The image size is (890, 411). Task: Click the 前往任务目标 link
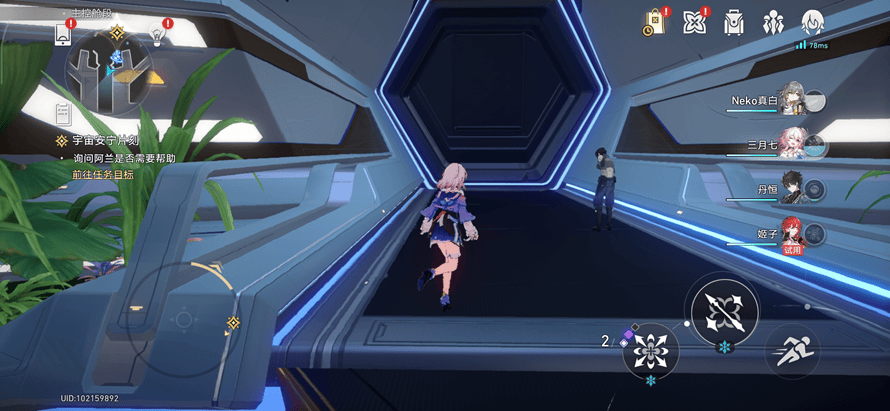tap(102, 174)
